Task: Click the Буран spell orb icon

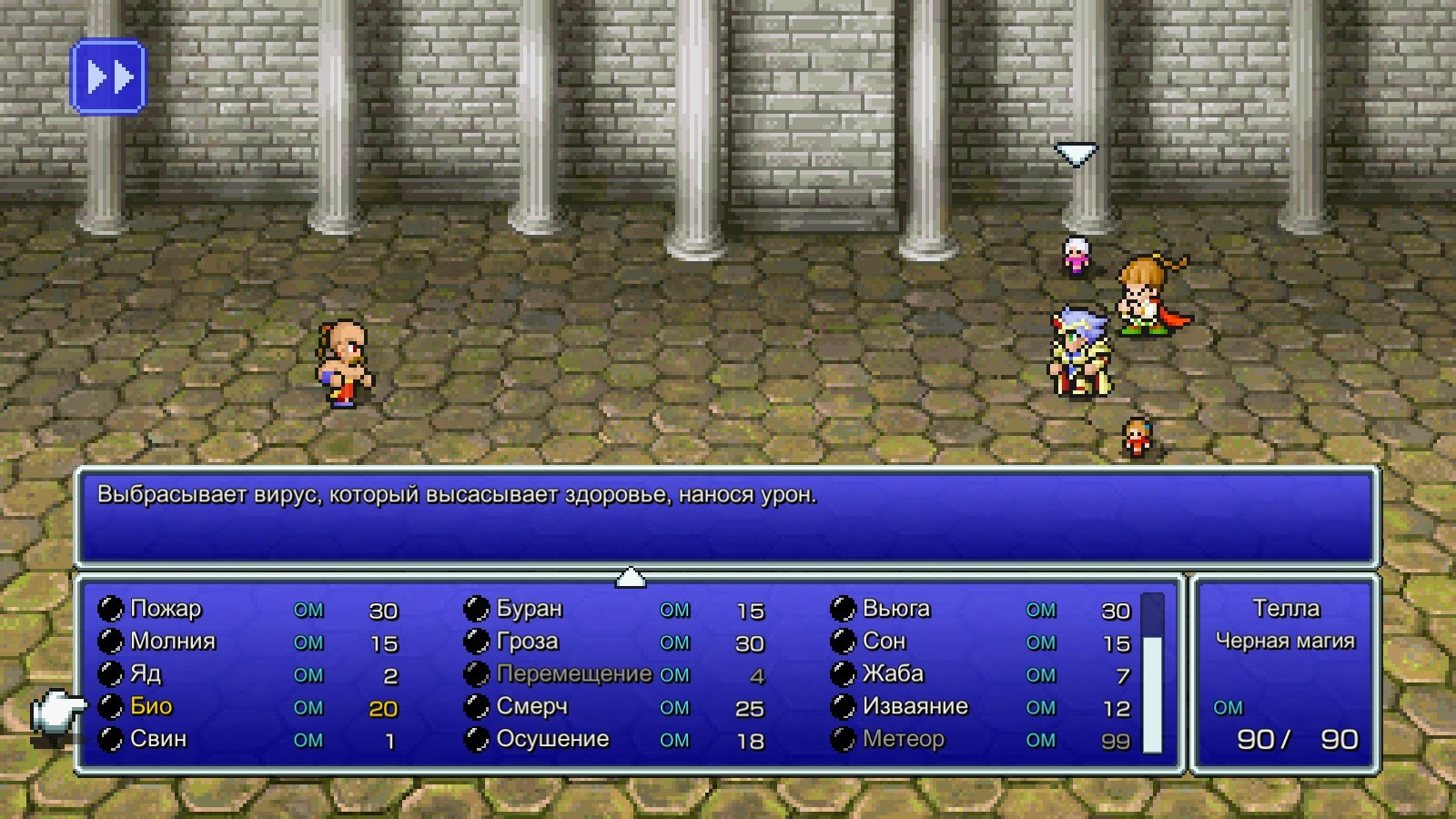Action: point(475,609)
